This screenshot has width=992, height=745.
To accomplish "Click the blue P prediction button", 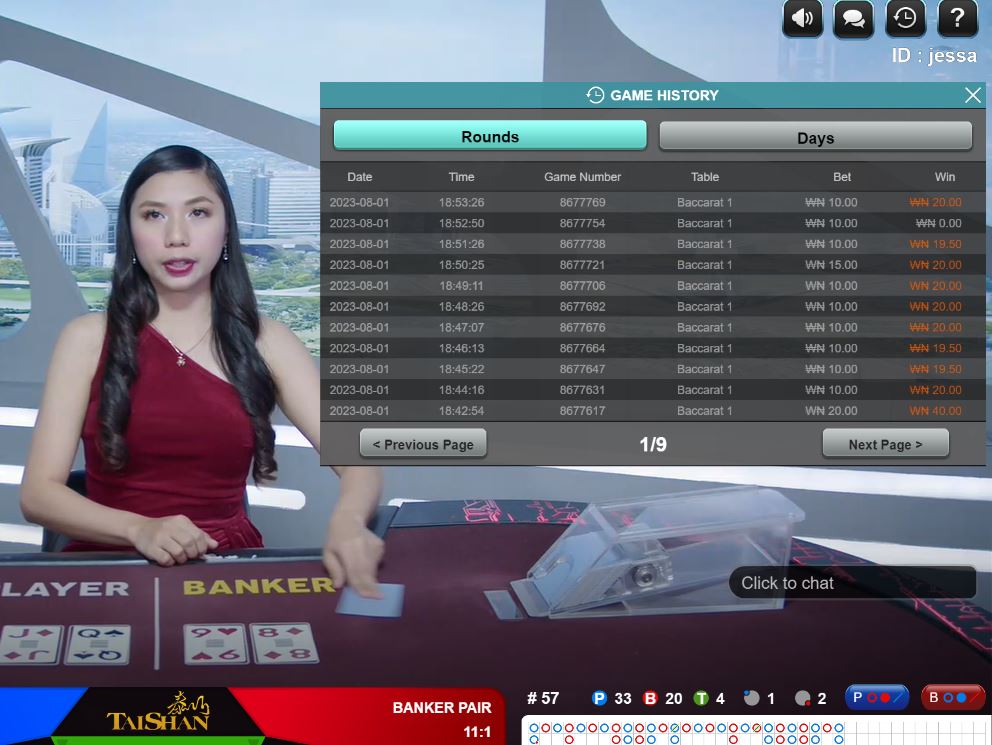I will (876, 697).
